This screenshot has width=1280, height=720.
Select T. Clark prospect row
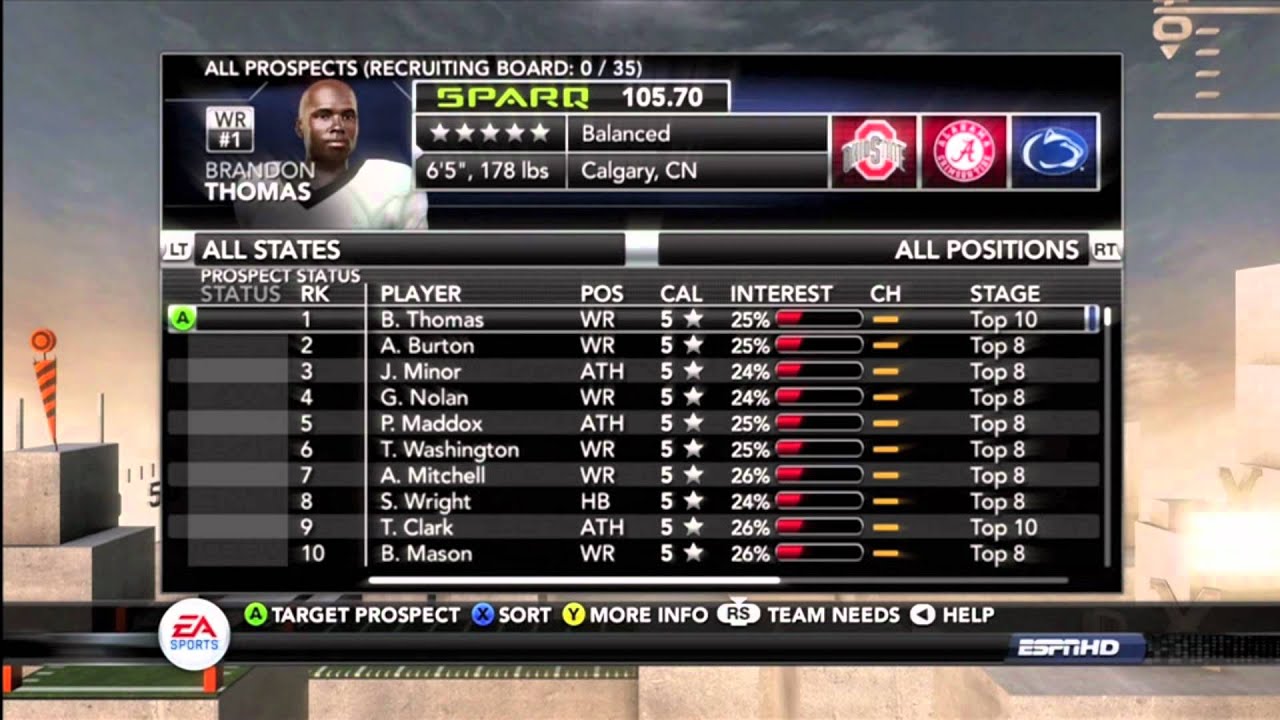(x=416, y=528)
